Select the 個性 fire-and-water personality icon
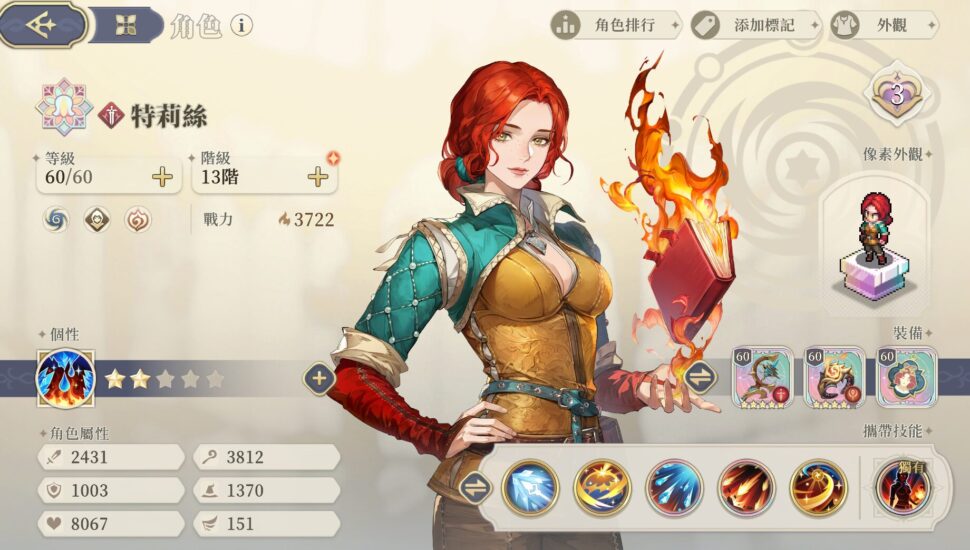 [x=65, y=379]
